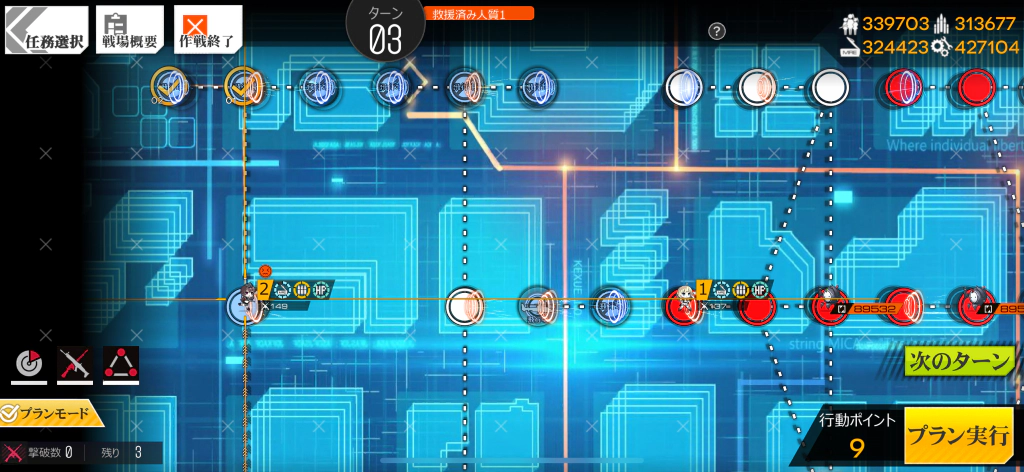The width and height of the screenshot is (1024, 472).
Task: End the operation with 作戦終了
Action: [207, 30]
